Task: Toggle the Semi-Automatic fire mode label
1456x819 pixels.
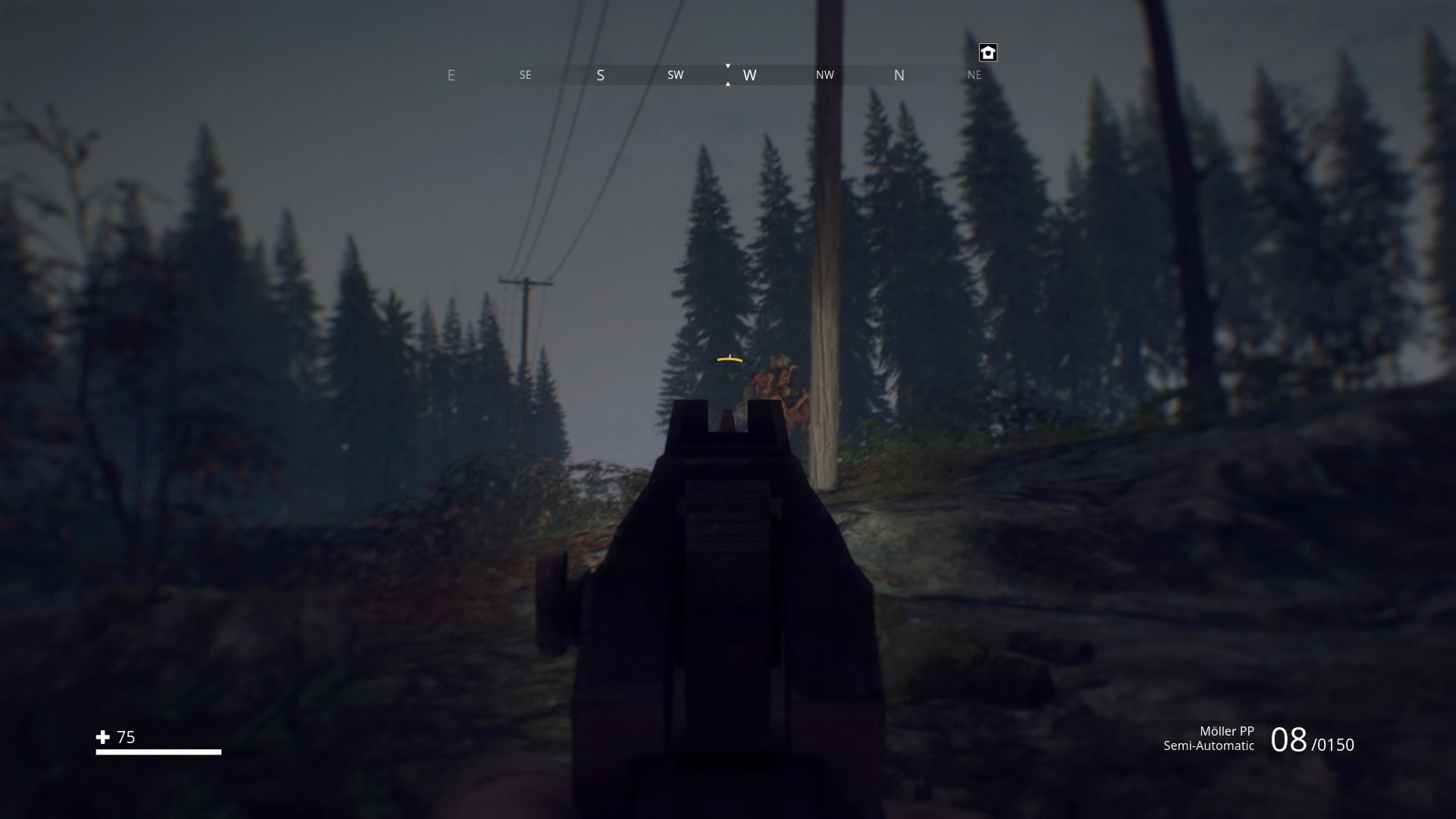Action: 1208,745
